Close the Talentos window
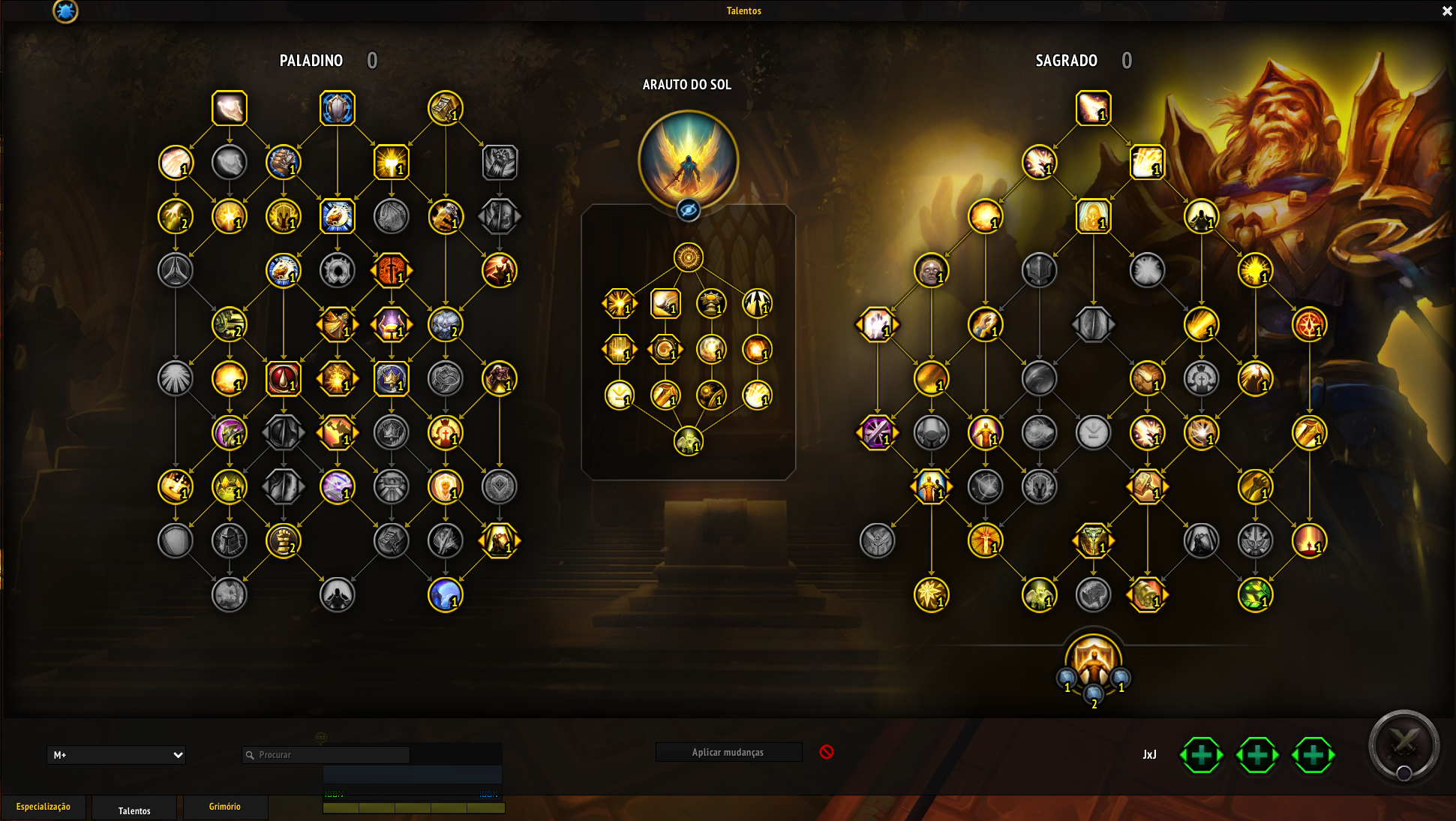Image resolution: width=1456 pixels, height=821 pixels. click(x=1447, y=11)
